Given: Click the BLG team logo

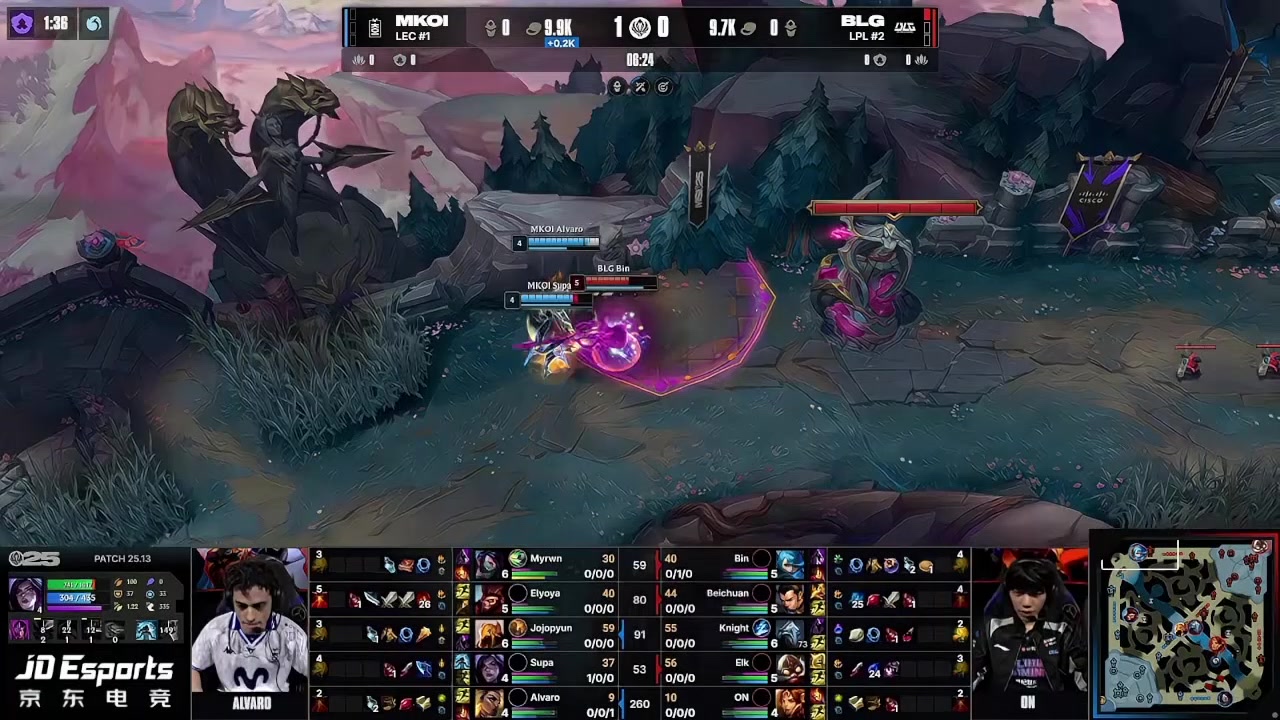Looking at the screenshot, I should tap(904, 28).
